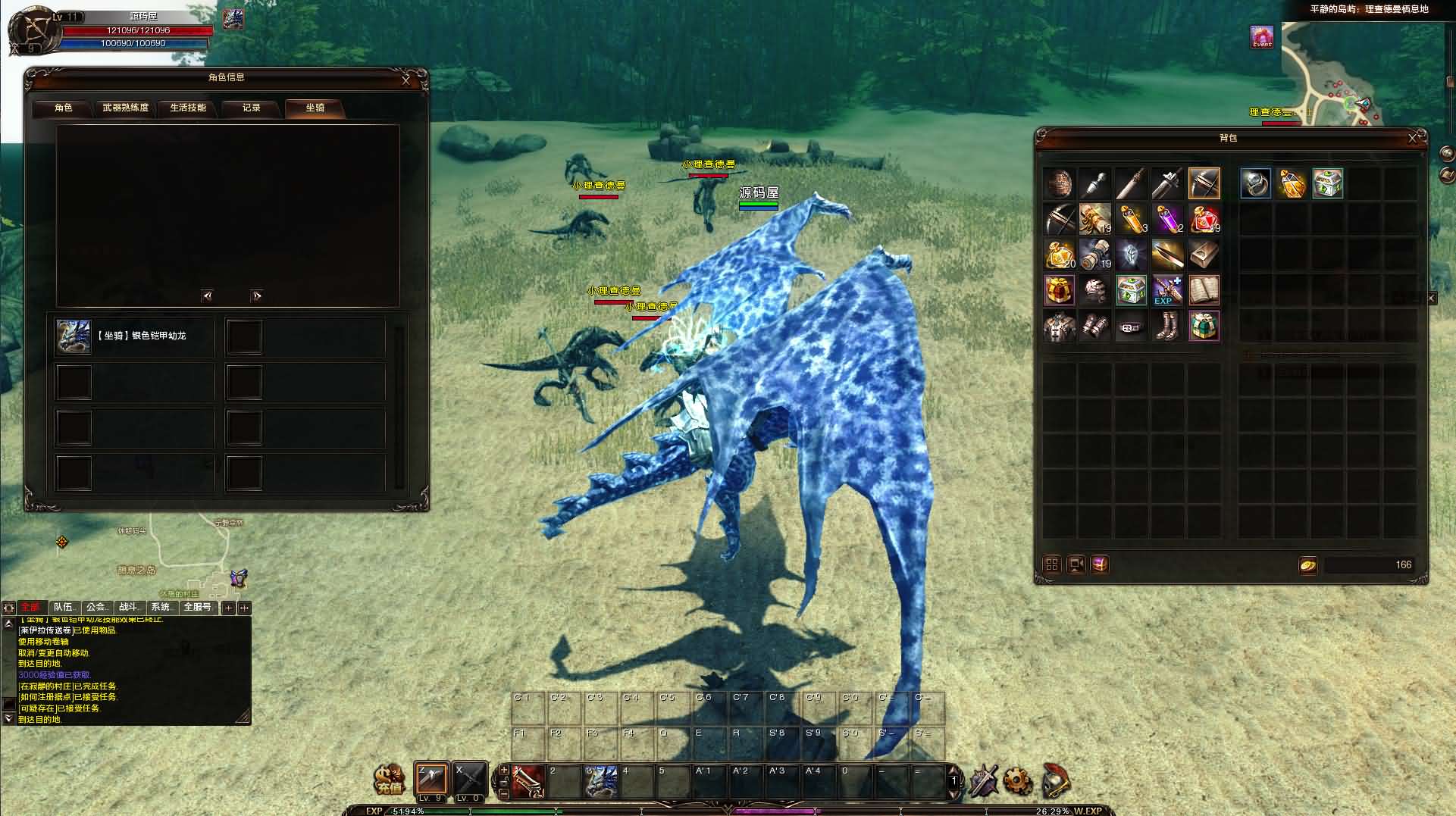Click the leather boots item
The image size is (1456, 816).
pos(1166,326)
